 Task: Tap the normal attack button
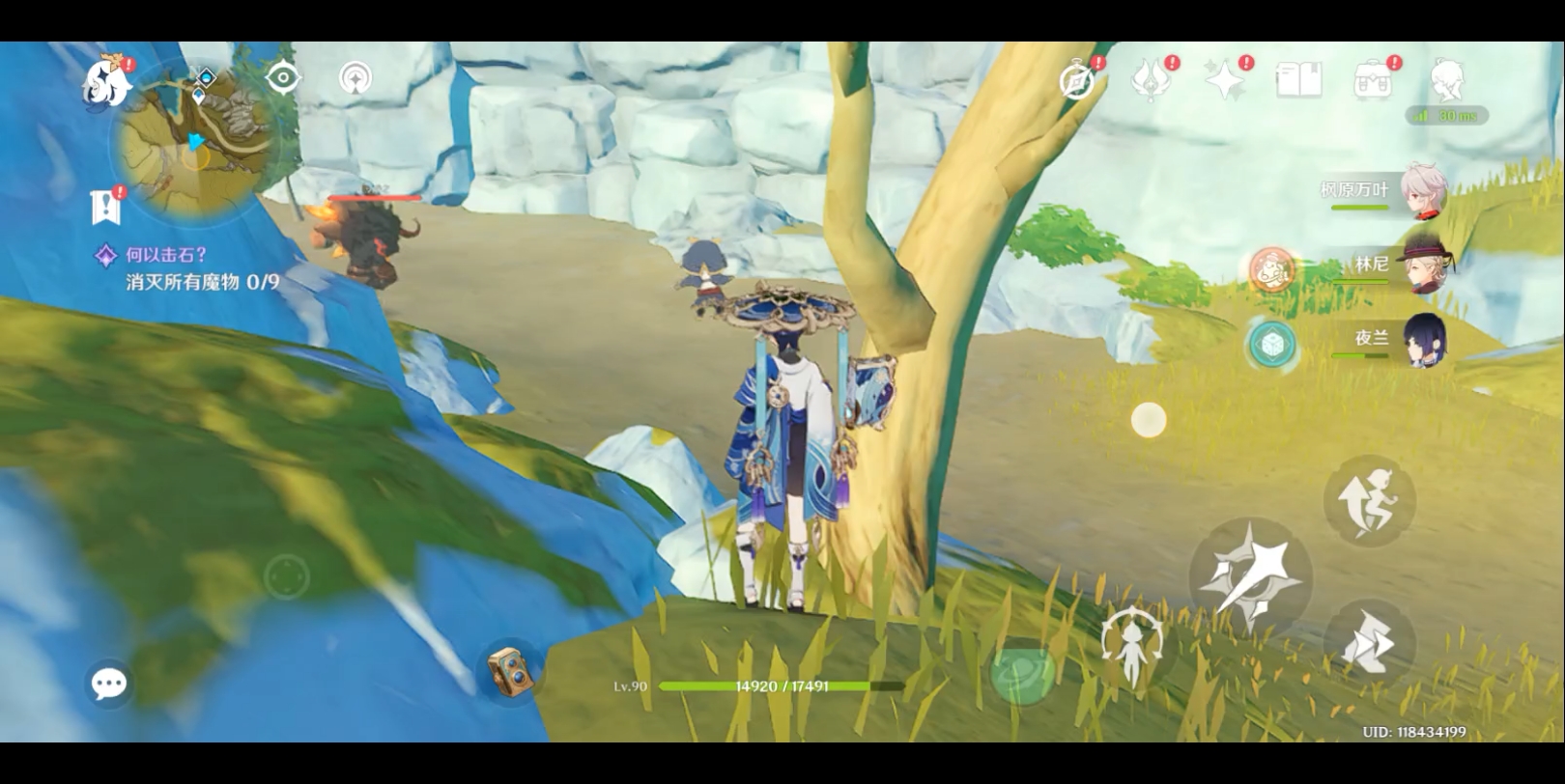pyautogui.click(x=1250, y=576)
